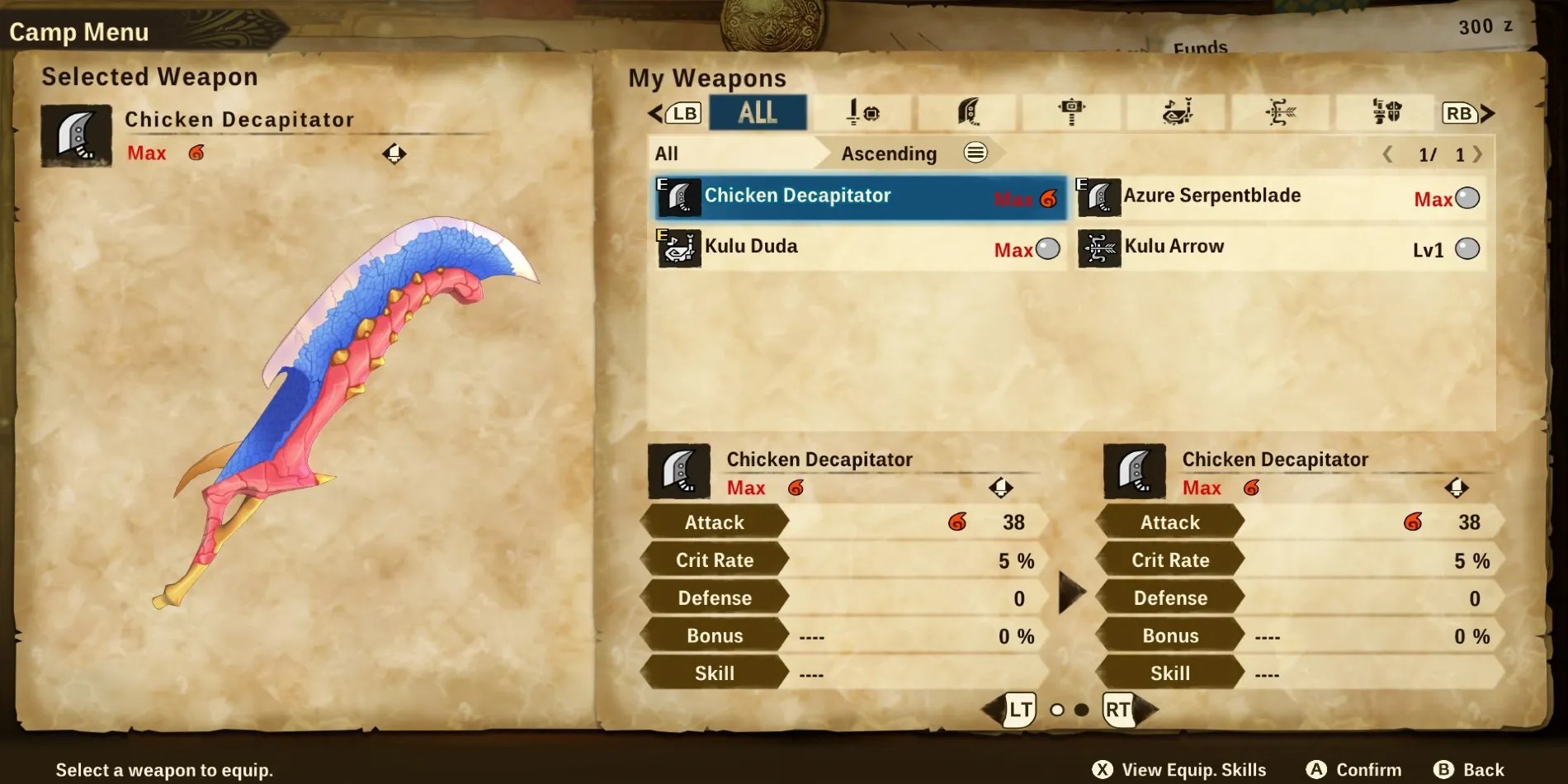Screen dimensions: 1568x784
Task: Open the Hammer weapon category
Action: 1073,113
